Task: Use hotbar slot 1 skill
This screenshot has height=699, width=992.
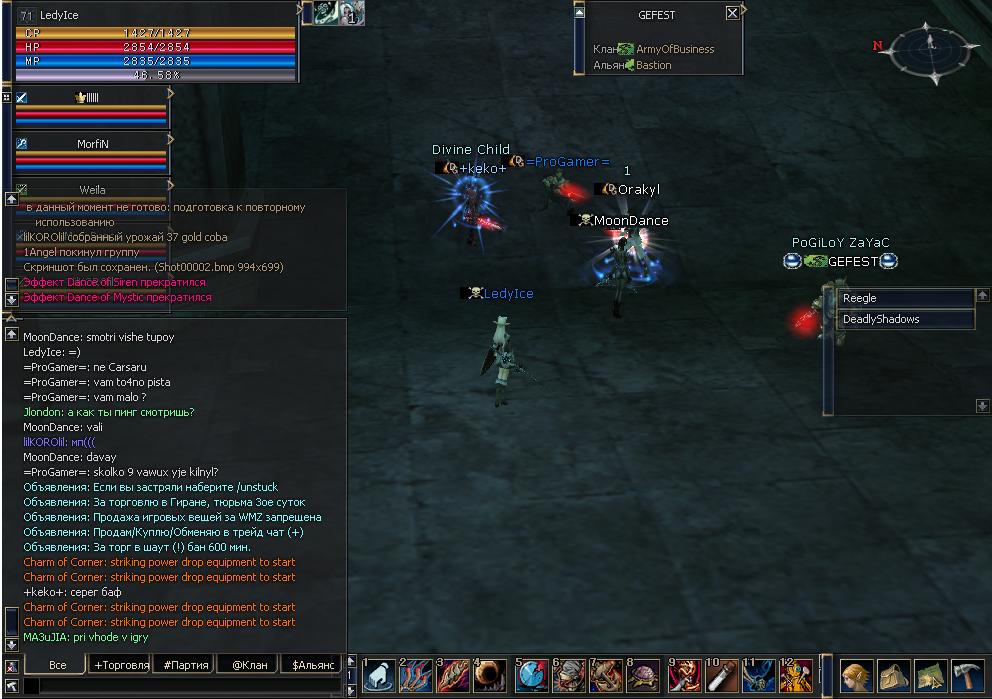Action: pyautogui.click(x=380, y=677)
